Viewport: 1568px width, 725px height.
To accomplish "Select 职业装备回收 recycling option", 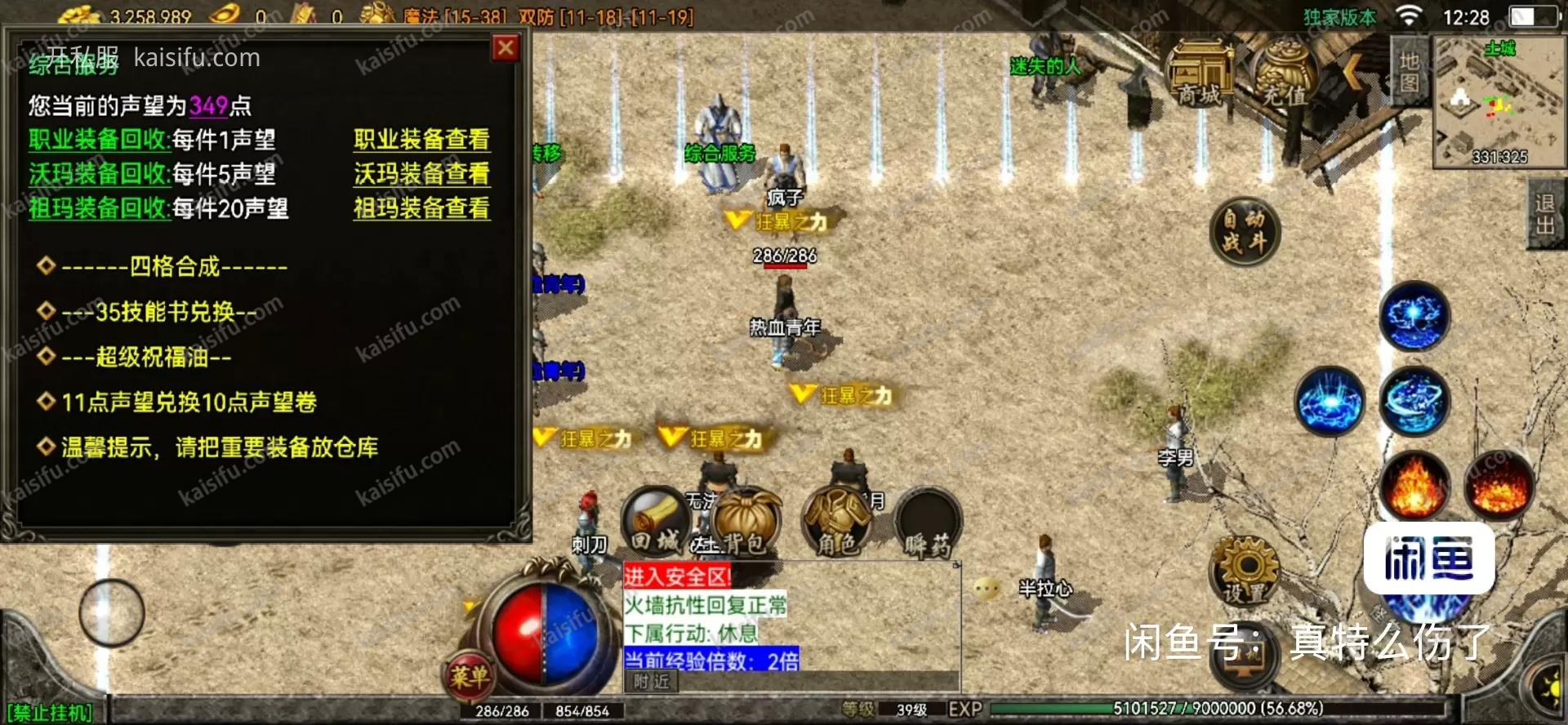I will [99, 140].
